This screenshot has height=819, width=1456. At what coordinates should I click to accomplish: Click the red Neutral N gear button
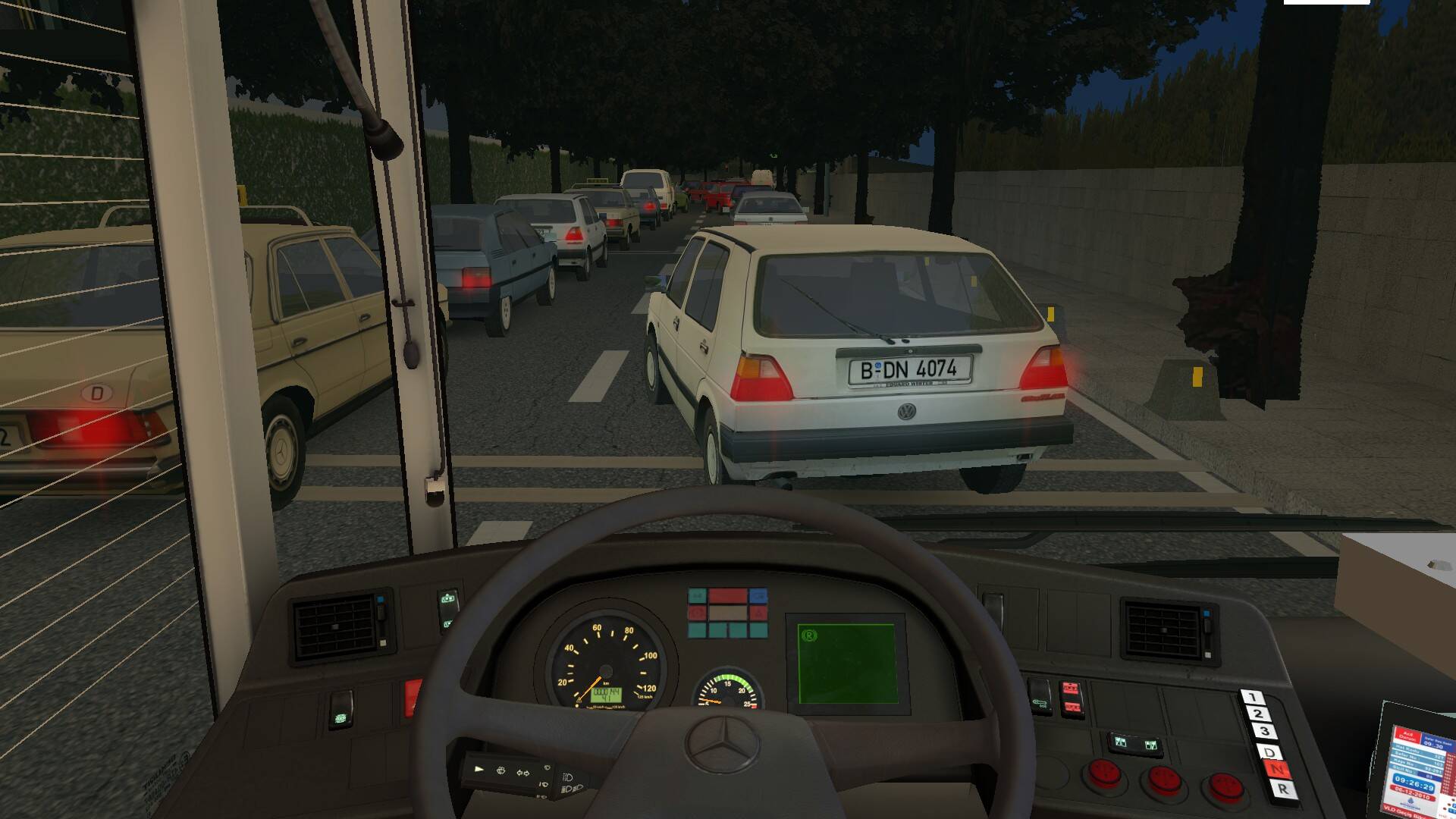[x=1276, y=770]
